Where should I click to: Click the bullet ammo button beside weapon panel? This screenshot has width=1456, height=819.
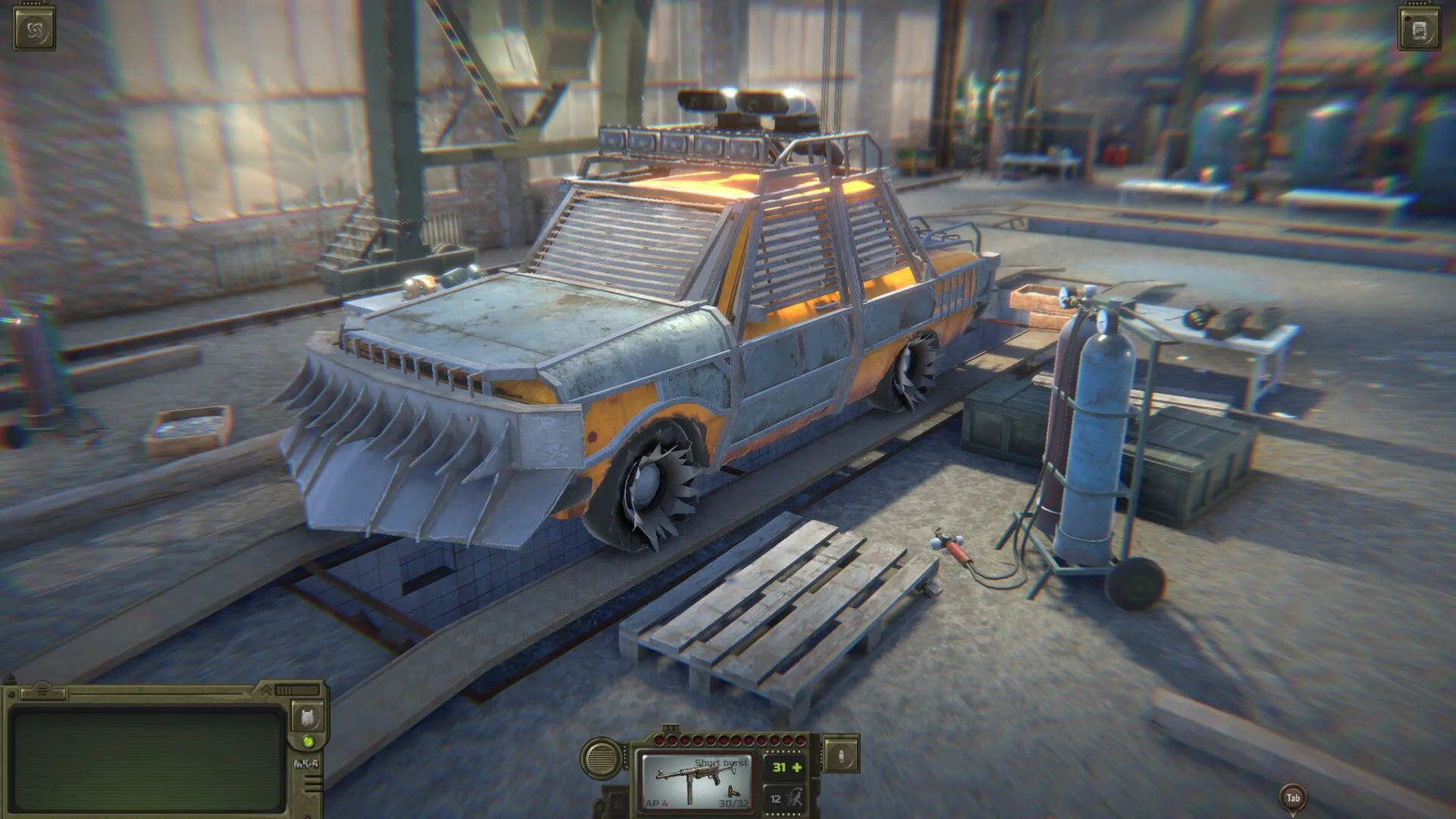[x=840, y=755]
